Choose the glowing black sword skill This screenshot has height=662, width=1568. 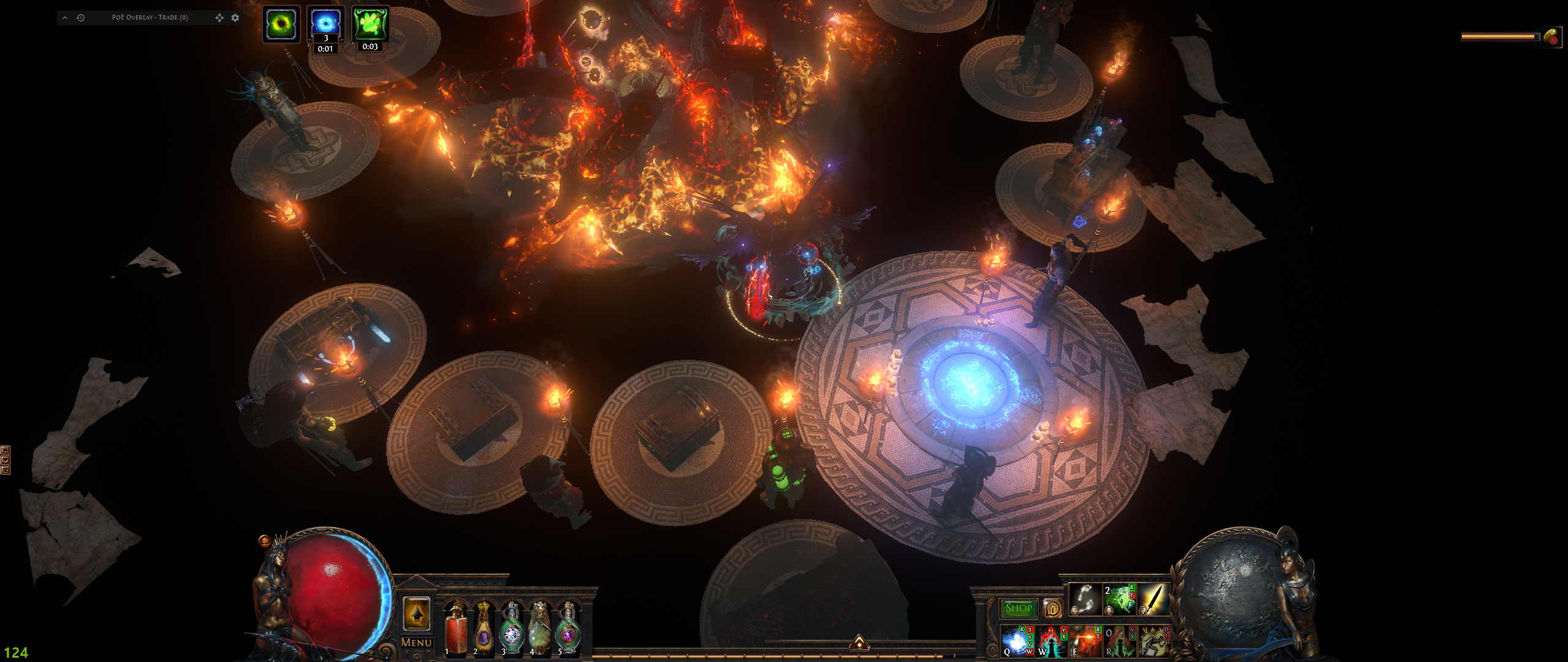(1153, 599)
